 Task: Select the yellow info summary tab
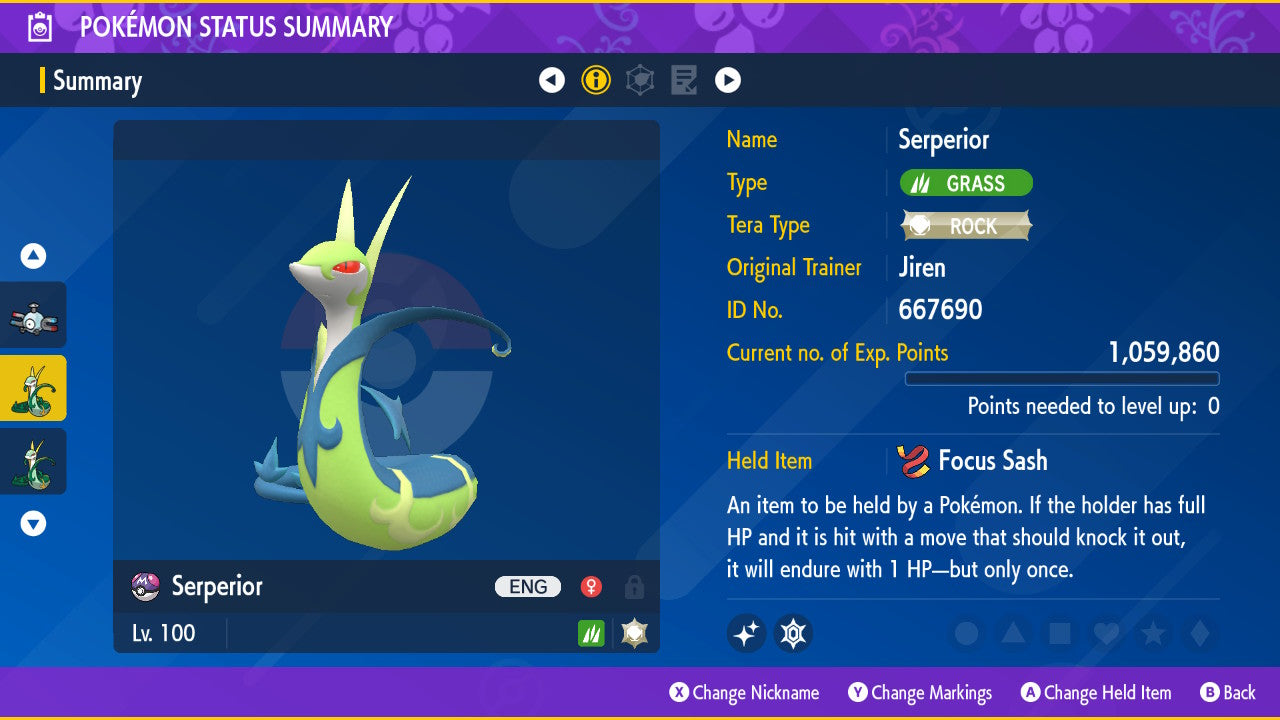pos(596,80)
